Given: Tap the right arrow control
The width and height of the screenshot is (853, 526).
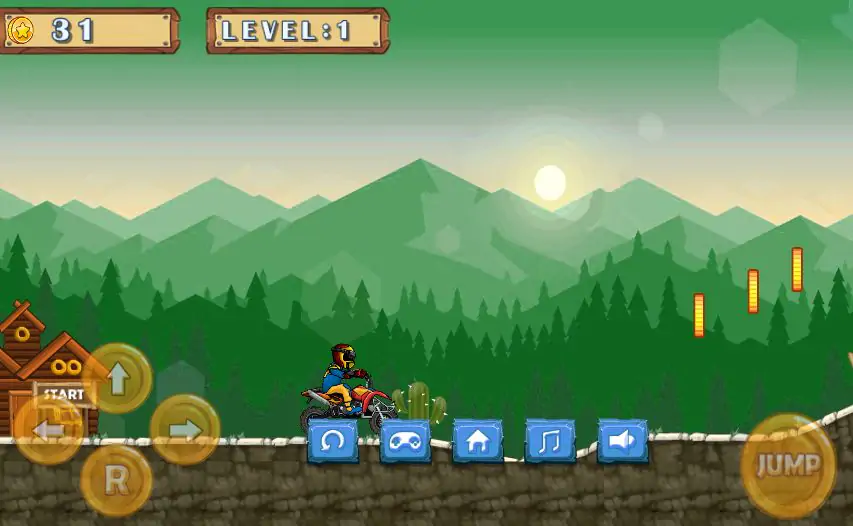Looking at the screenshot, I should click(185, 430).
